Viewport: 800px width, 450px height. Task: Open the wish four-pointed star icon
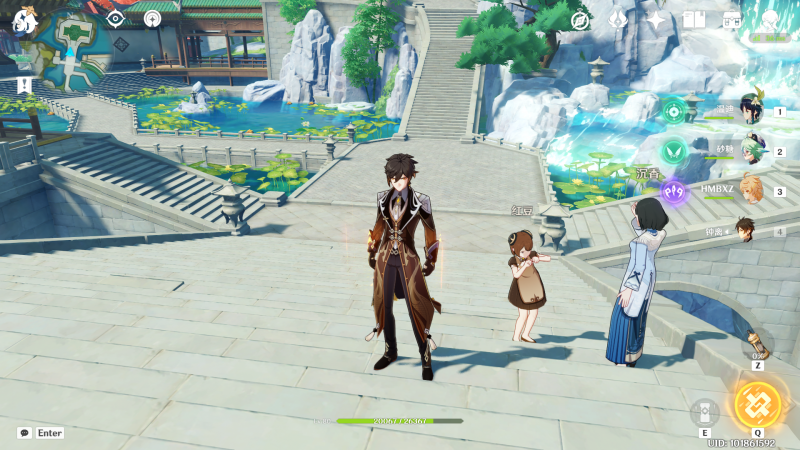click(656, 20)
